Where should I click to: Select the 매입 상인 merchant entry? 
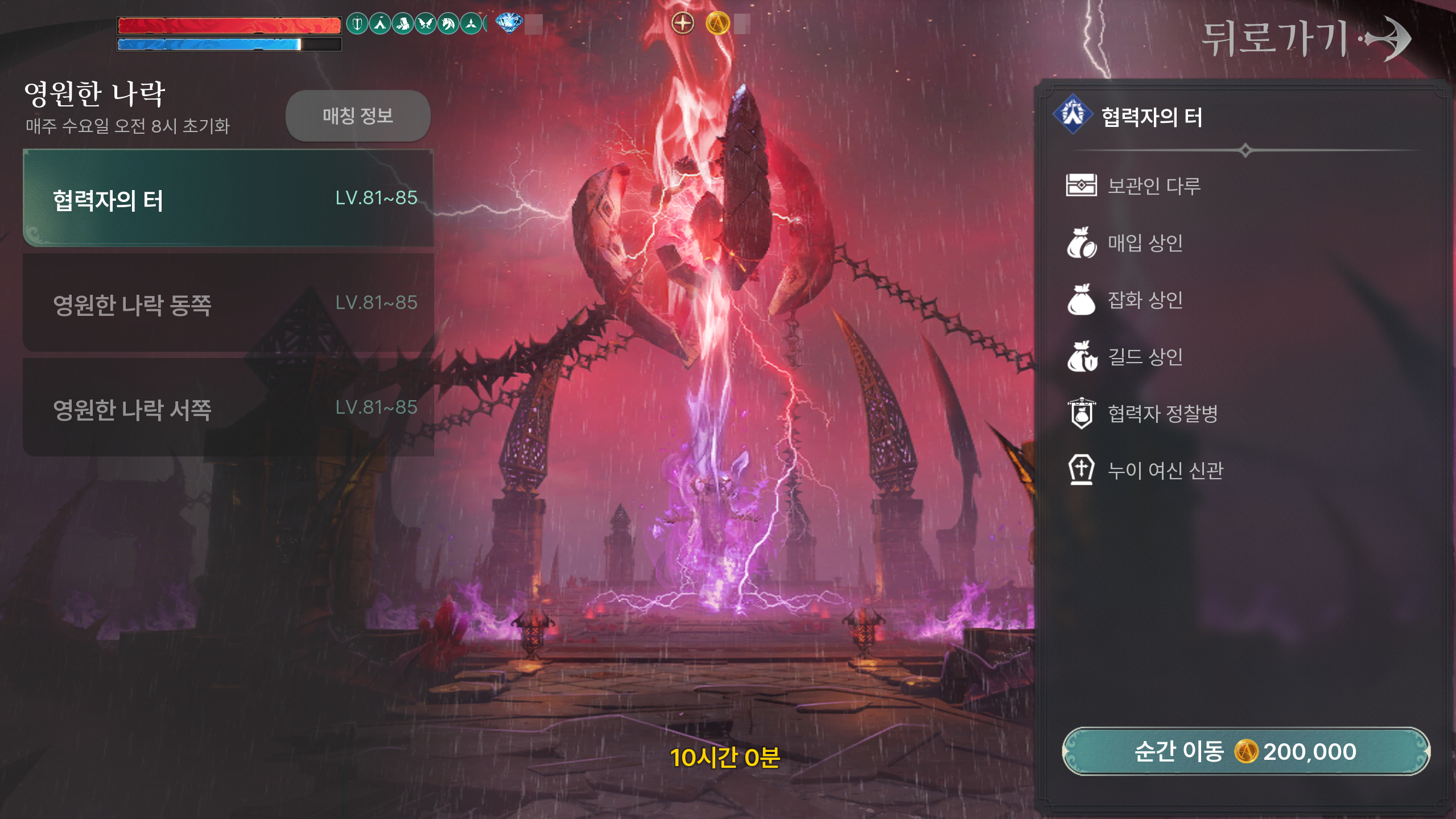(1145, 243)
